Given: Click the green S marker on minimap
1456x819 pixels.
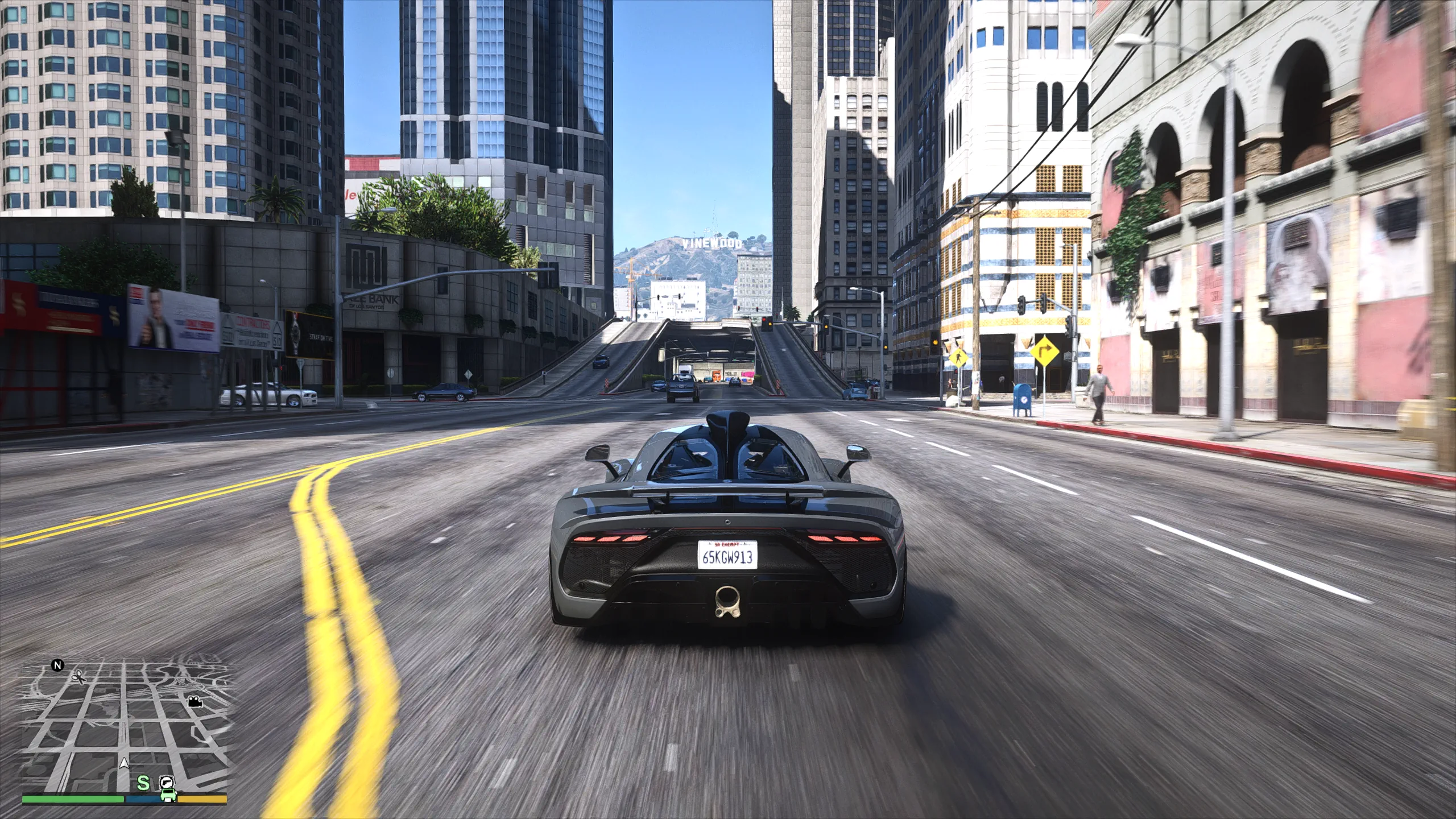Looking at the screenshot, I should [143, 783].
